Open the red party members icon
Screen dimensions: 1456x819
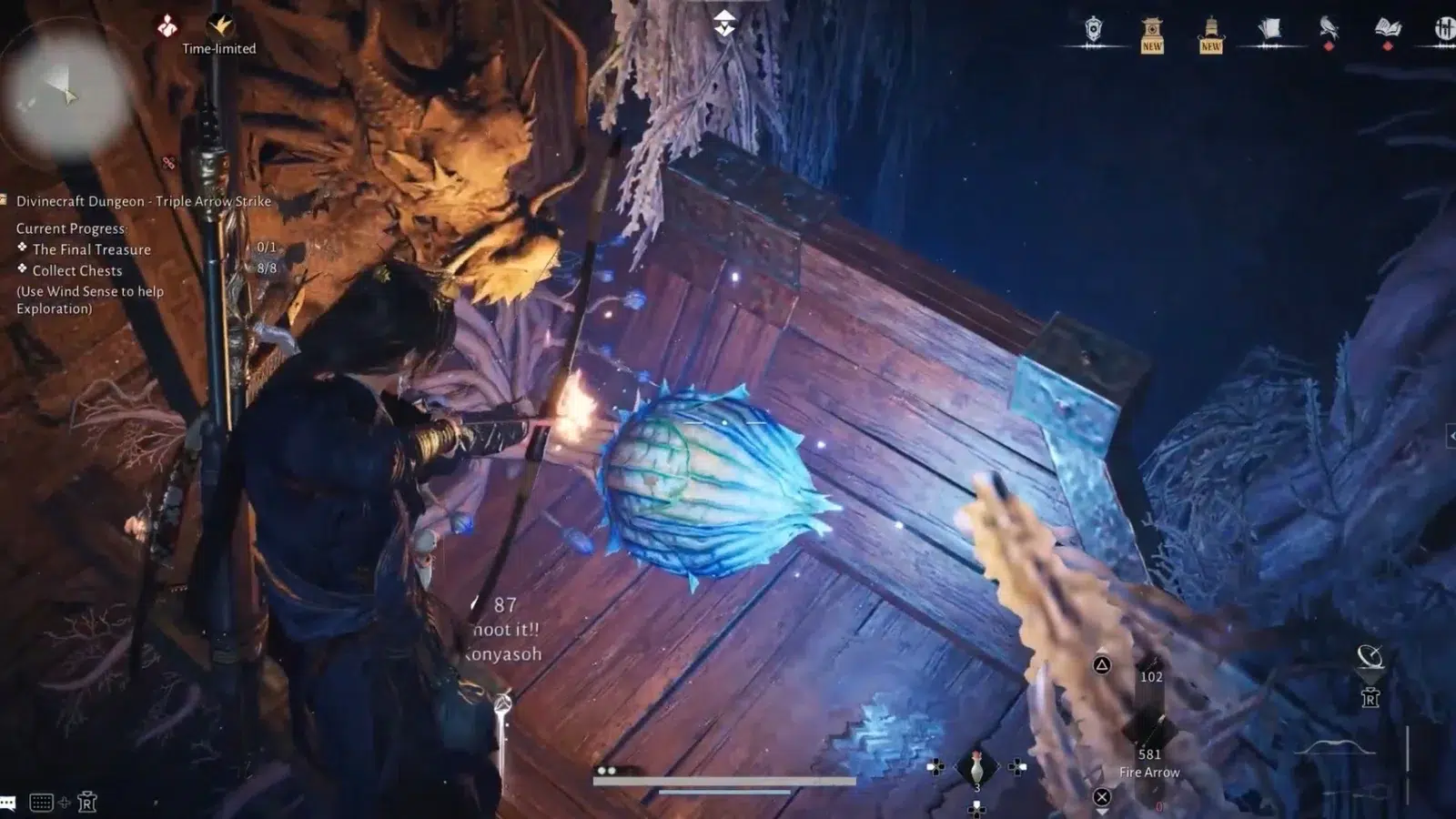click(x=167, y=26)
